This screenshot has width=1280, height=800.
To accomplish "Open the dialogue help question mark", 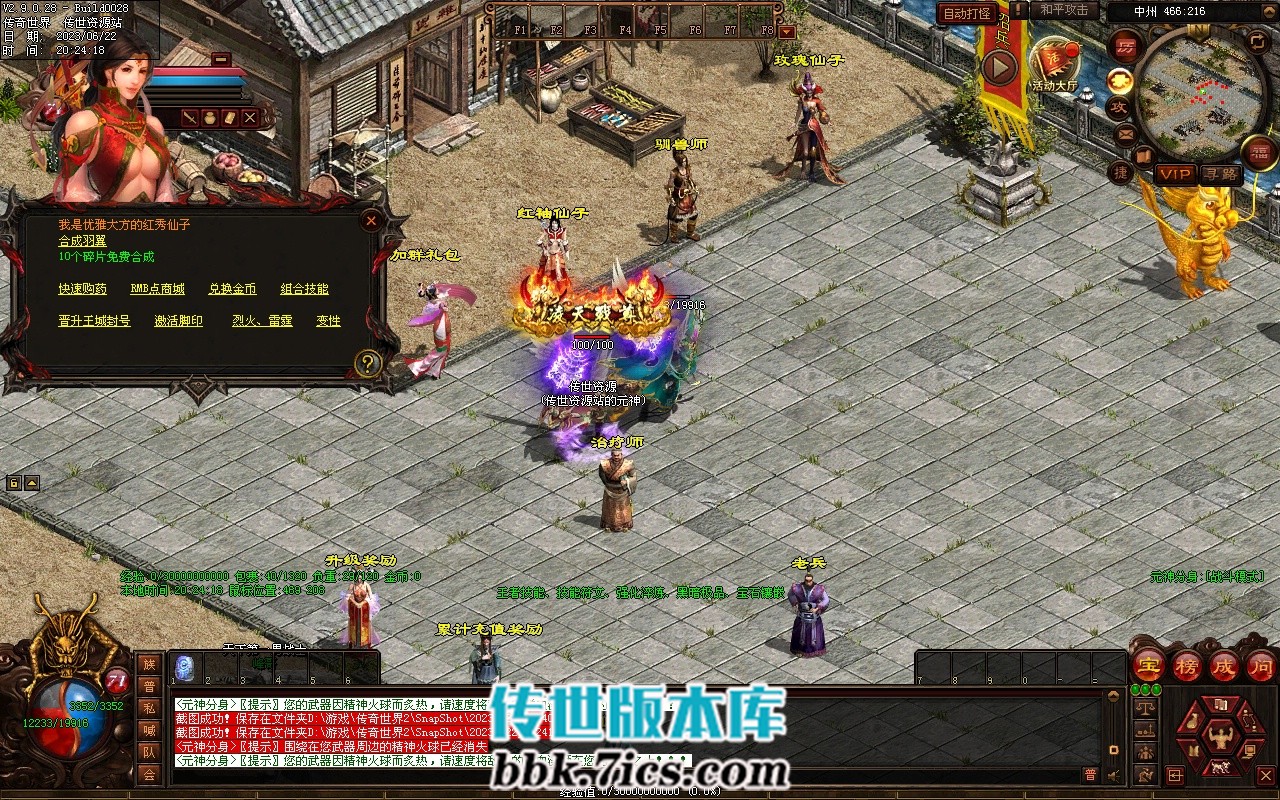I will tap(369, 363).
